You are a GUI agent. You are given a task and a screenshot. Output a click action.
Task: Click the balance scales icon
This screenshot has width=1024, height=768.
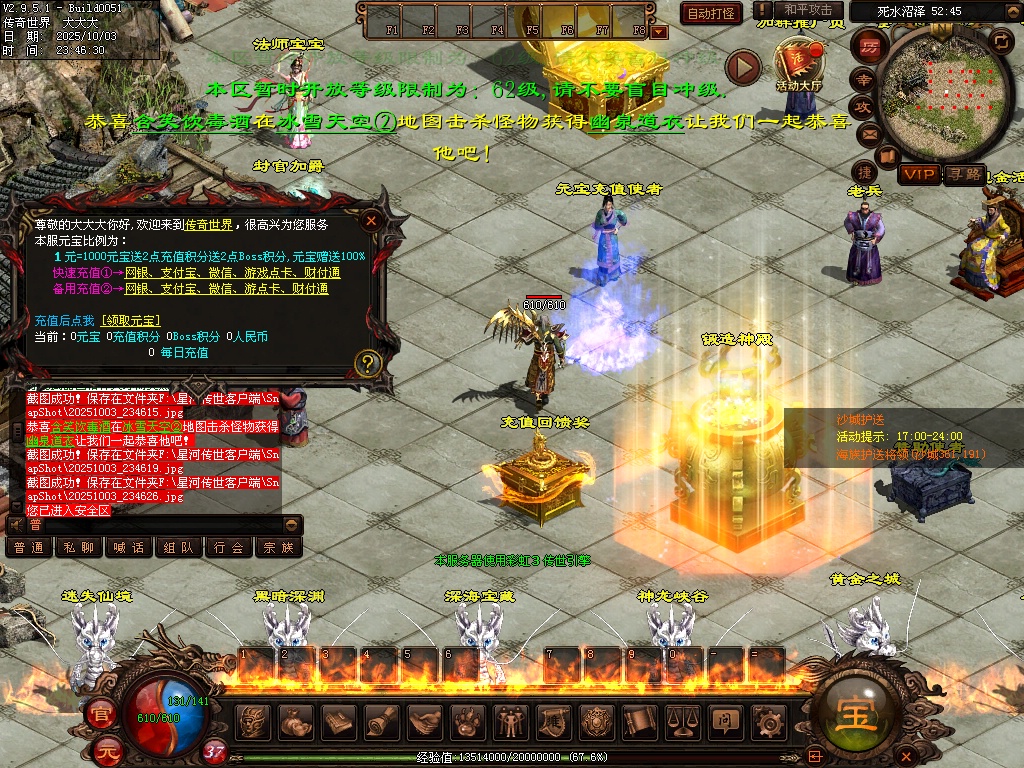click(682, 720)
